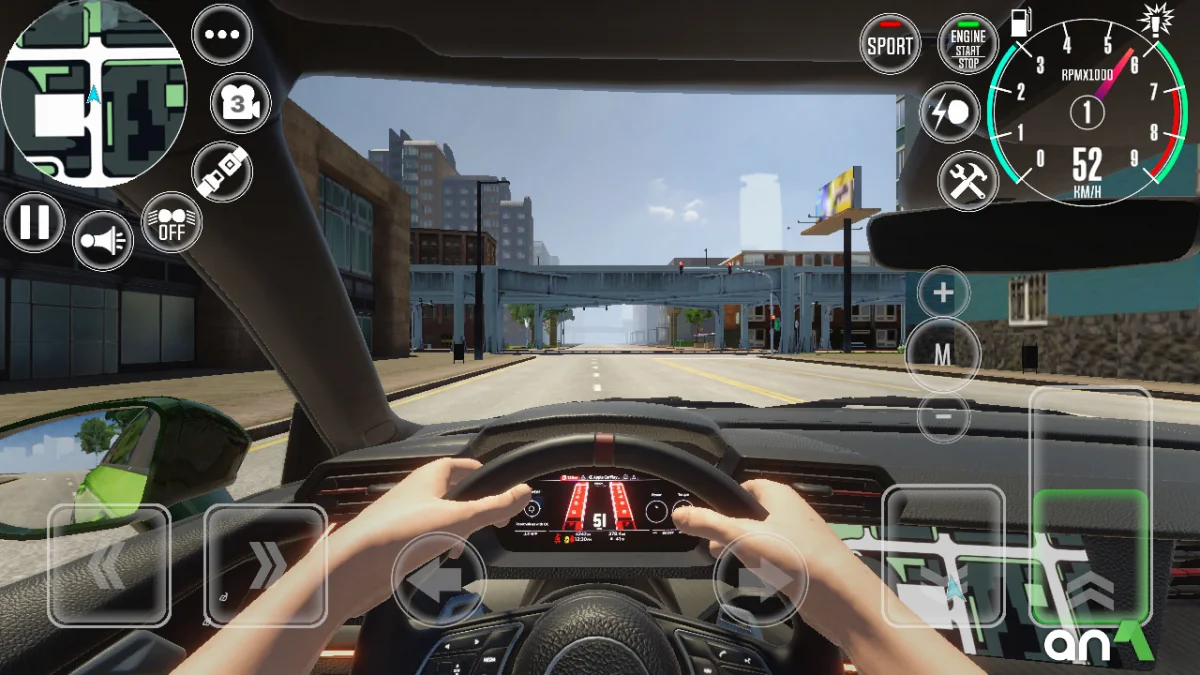
Task: Shift up with the plus gear button
Action: [943, 294]
